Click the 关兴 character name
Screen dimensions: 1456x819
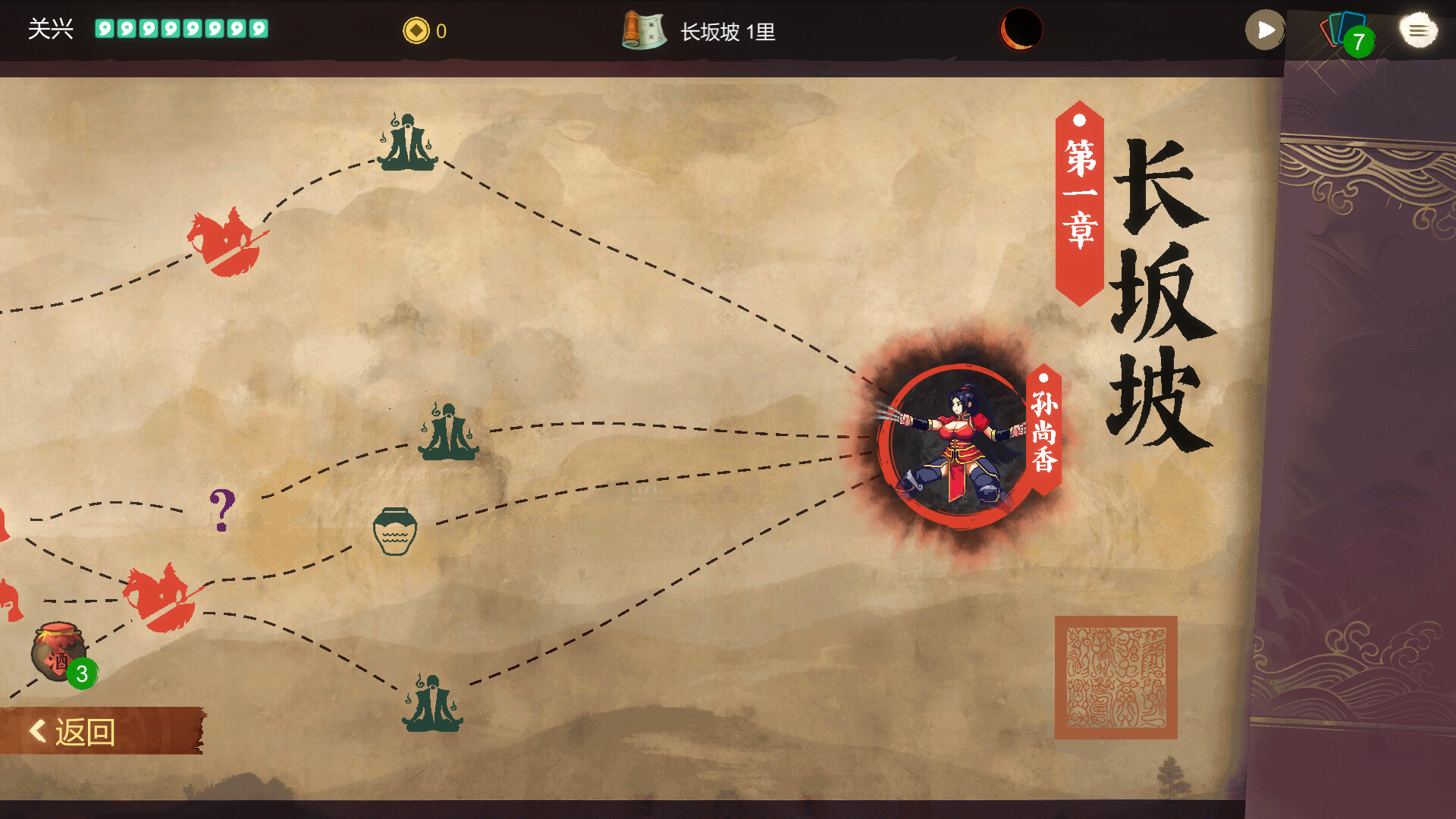(49, 28)
